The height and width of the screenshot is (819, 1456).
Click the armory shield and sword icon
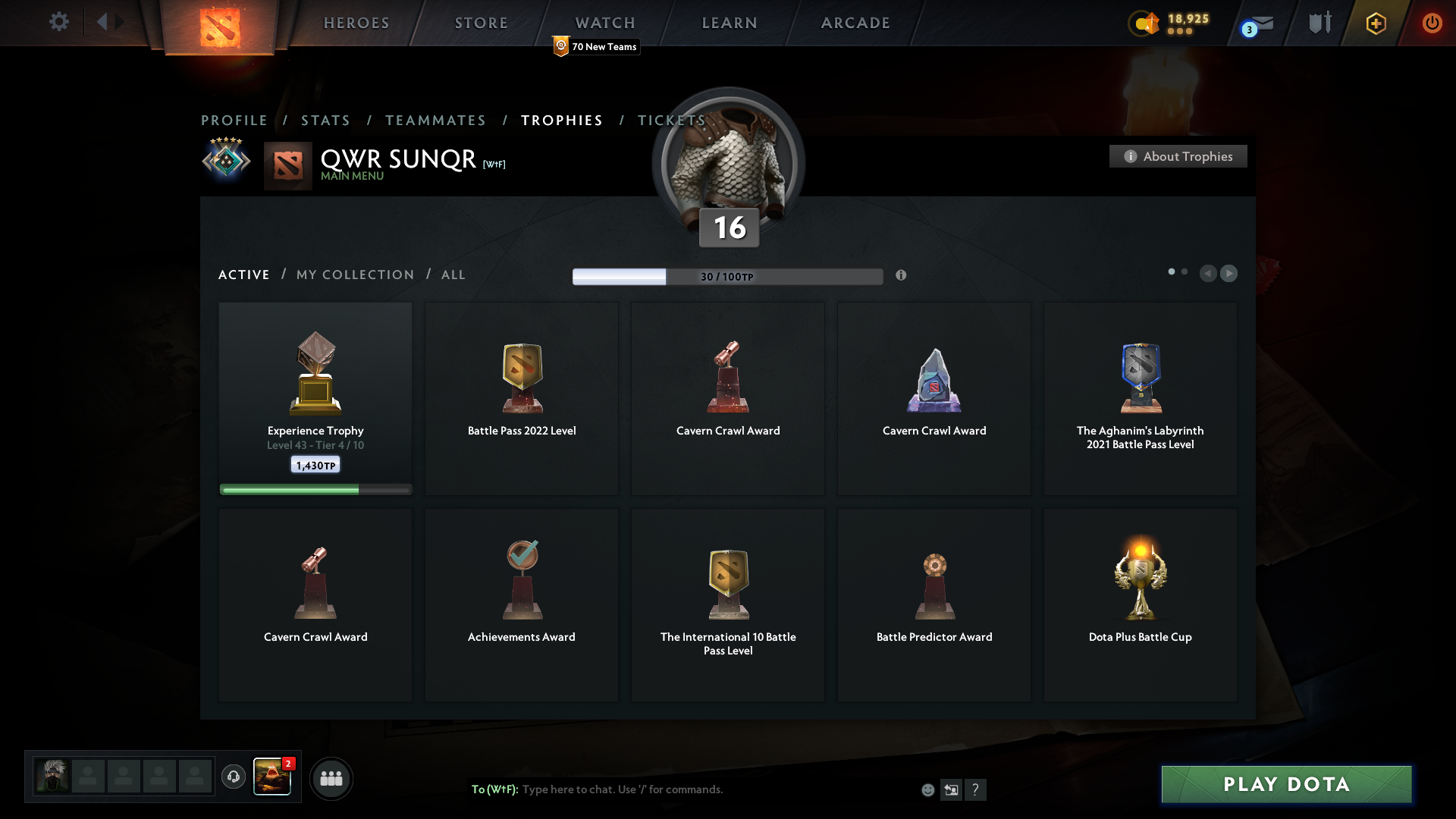coord(1319,23)
